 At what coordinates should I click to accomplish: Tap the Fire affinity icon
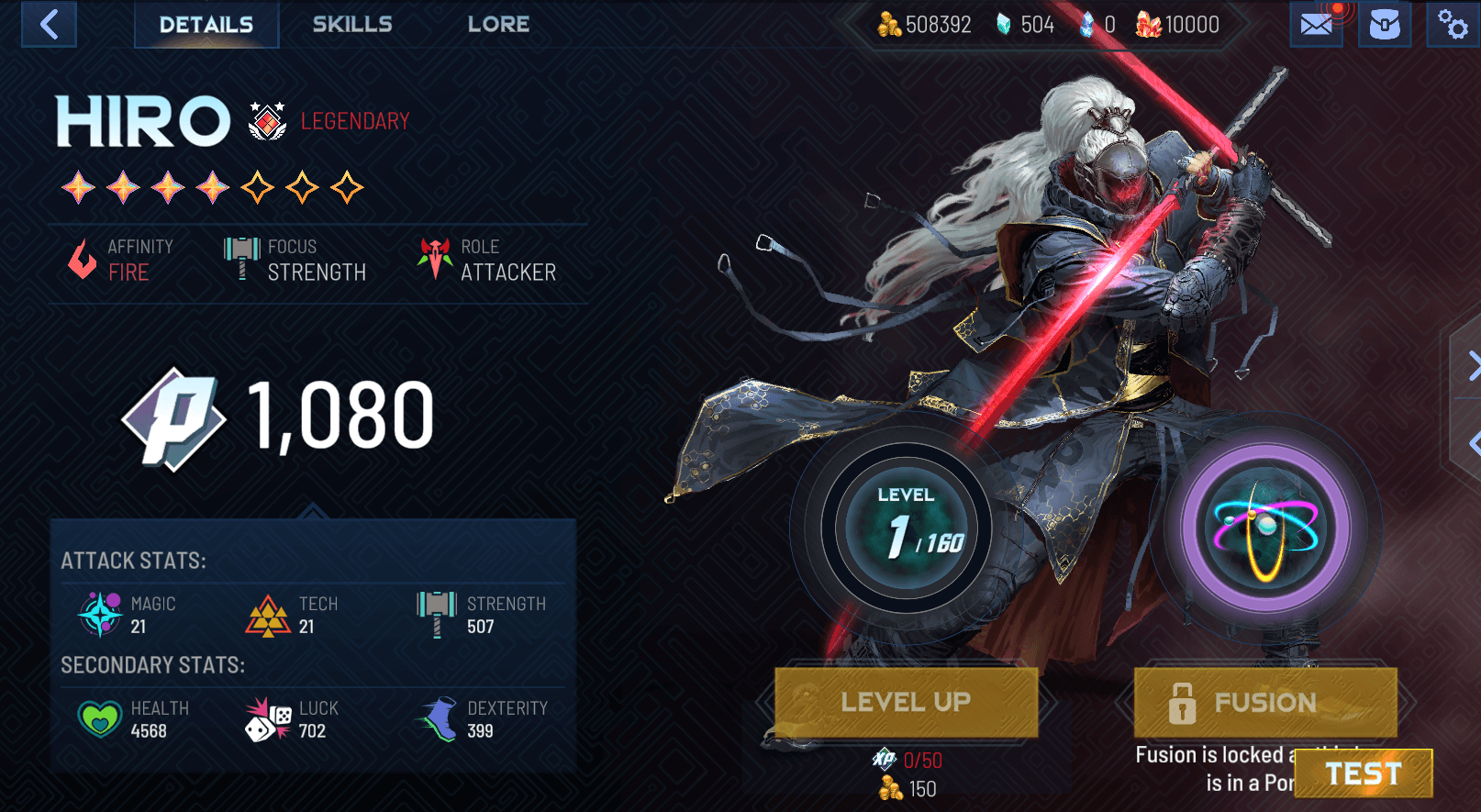click(x=83, y=260)
